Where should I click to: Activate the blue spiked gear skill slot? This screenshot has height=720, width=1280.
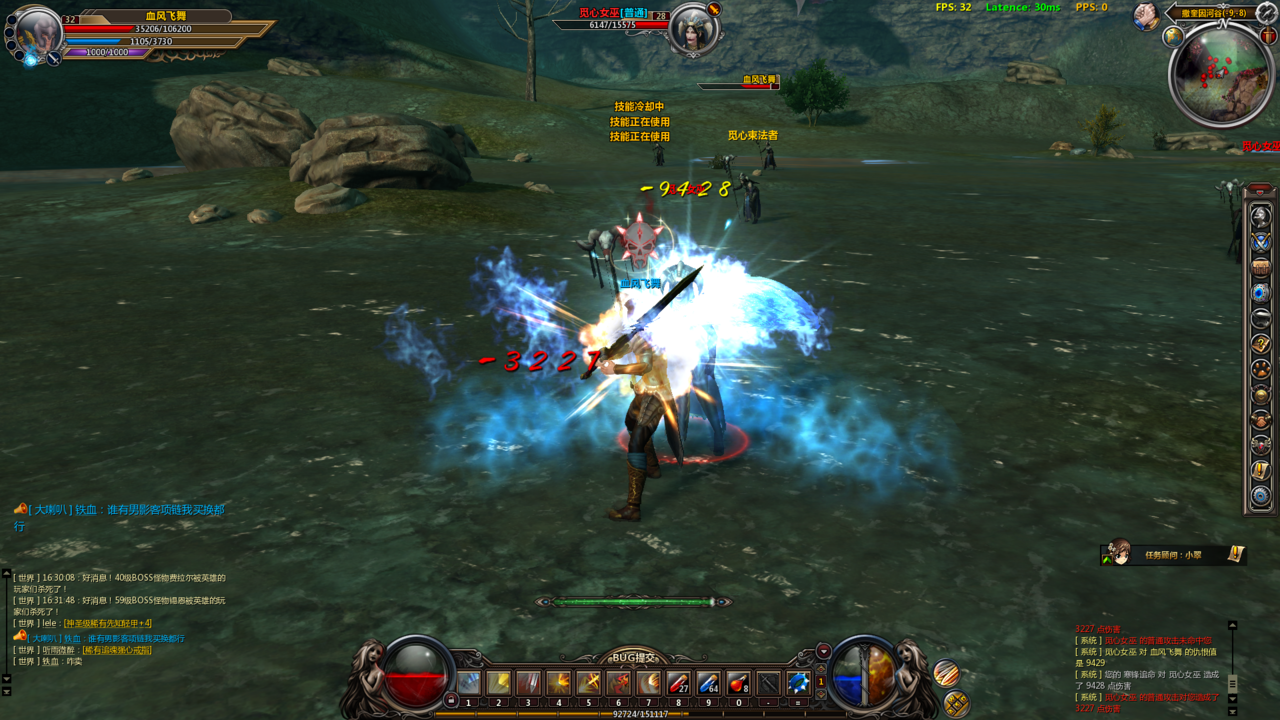pyautogui.click(x=798, y=683)
